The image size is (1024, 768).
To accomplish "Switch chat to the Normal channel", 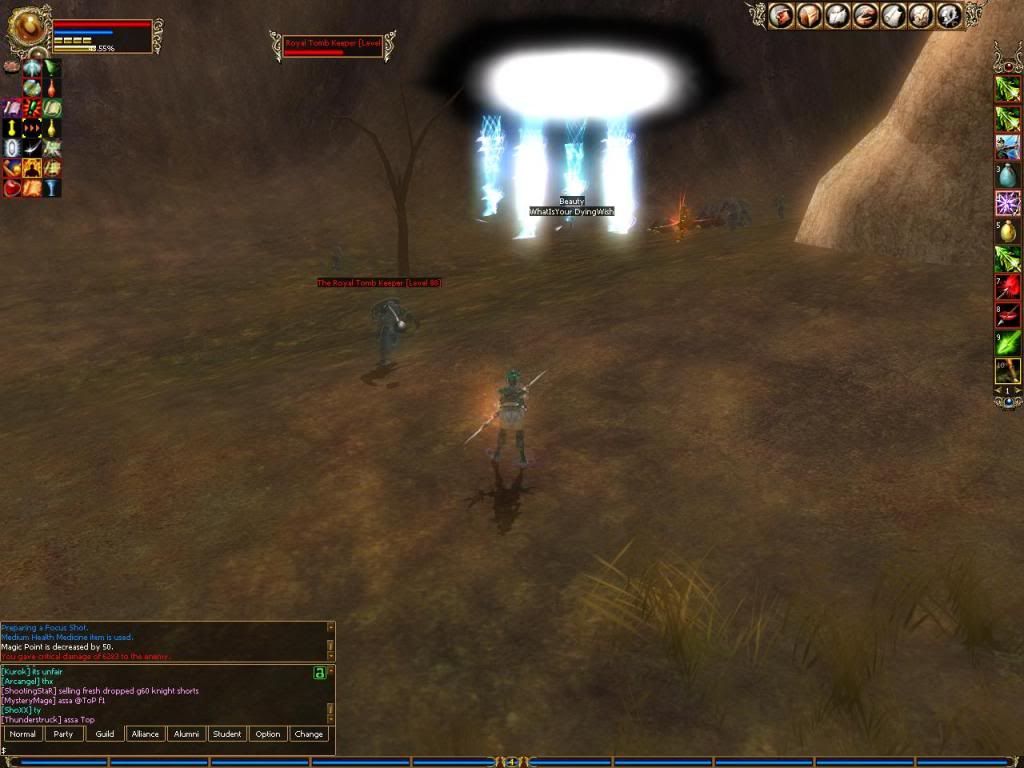I will pos(23,734).
